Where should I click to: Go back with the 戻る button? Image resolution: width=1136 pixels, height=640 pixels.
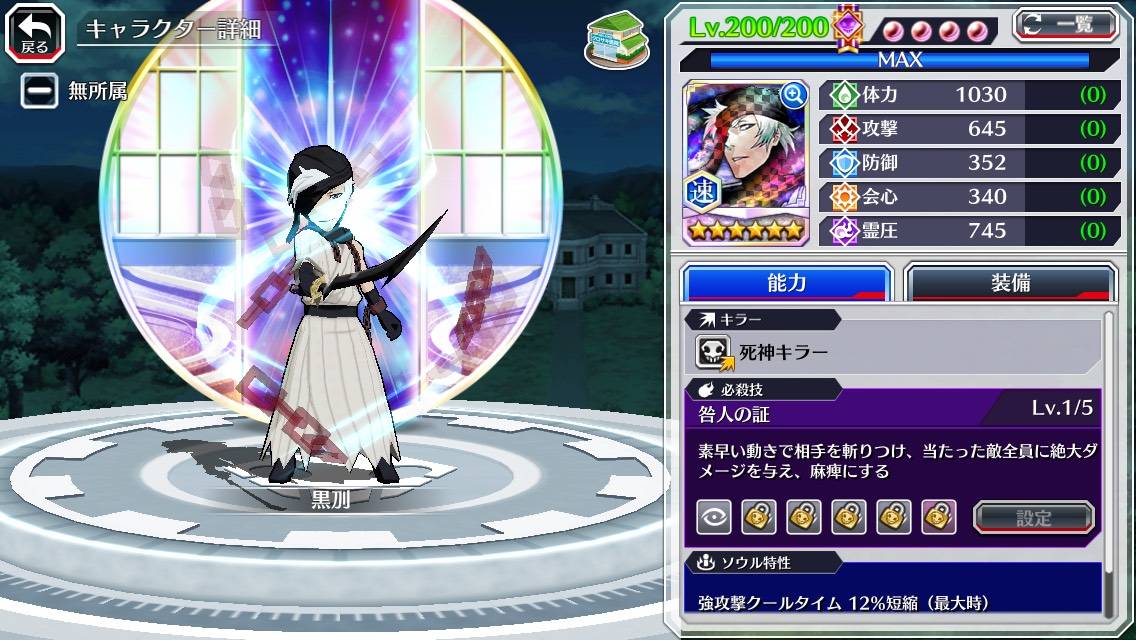(x=35, y=31)
